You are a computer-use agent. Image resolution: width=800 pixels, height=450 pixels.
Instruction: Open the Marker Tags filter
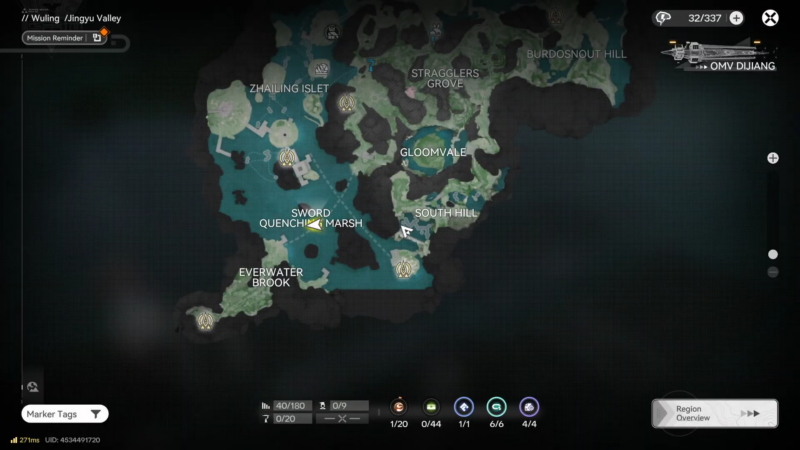65,413
